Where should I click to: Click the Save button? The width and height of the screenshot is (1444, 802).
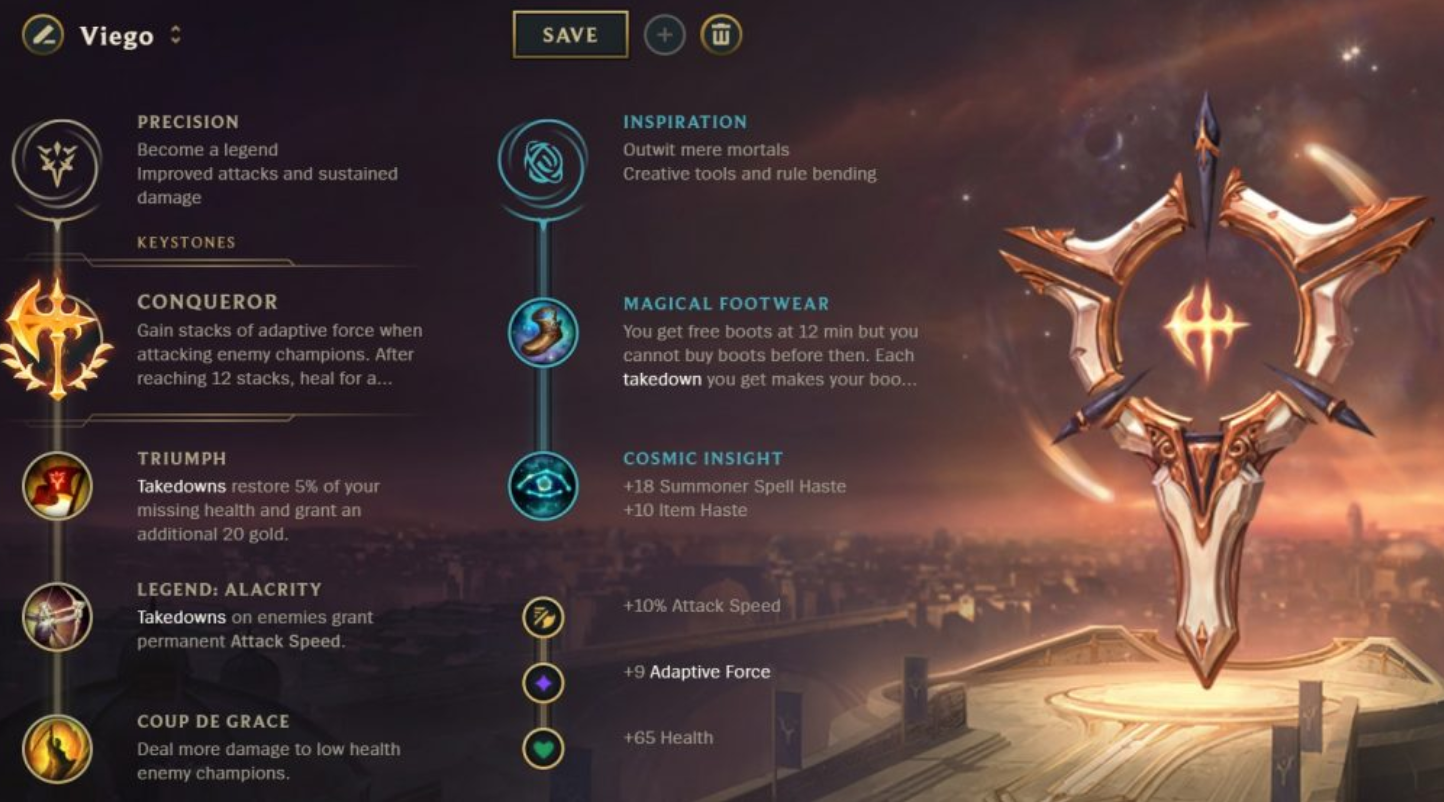point(569,33)
